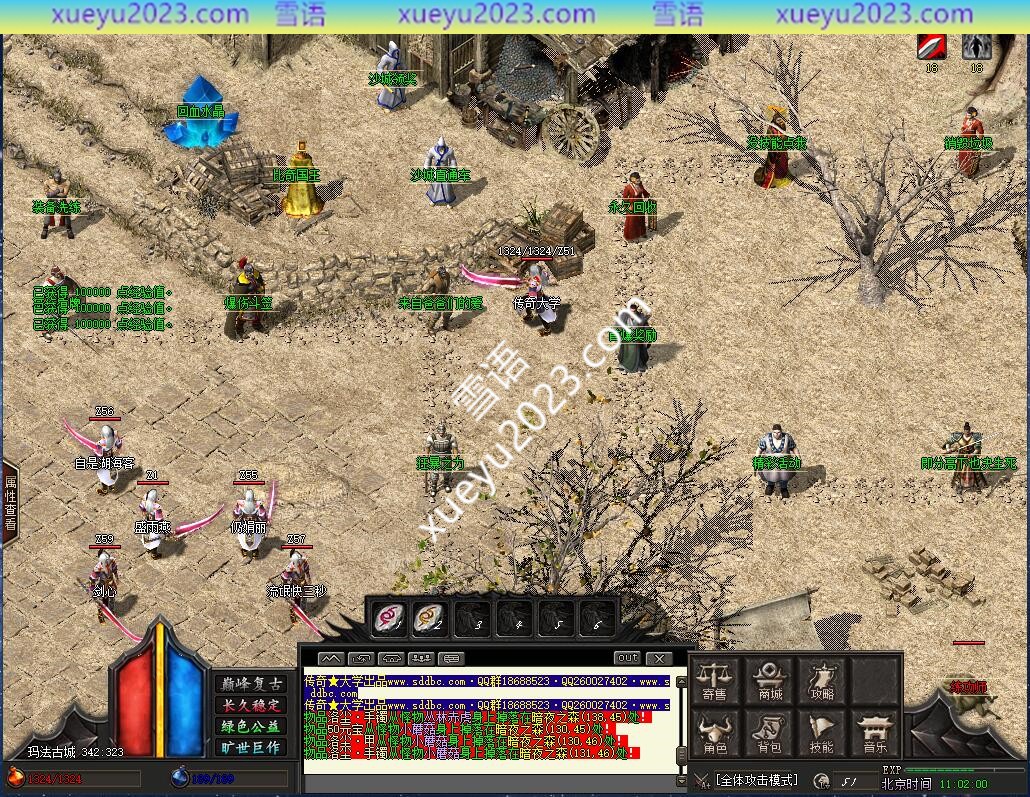The height and width of the screenshot is (797, 1030).
Task: Click the red sword buff icon
Action: 932,47
